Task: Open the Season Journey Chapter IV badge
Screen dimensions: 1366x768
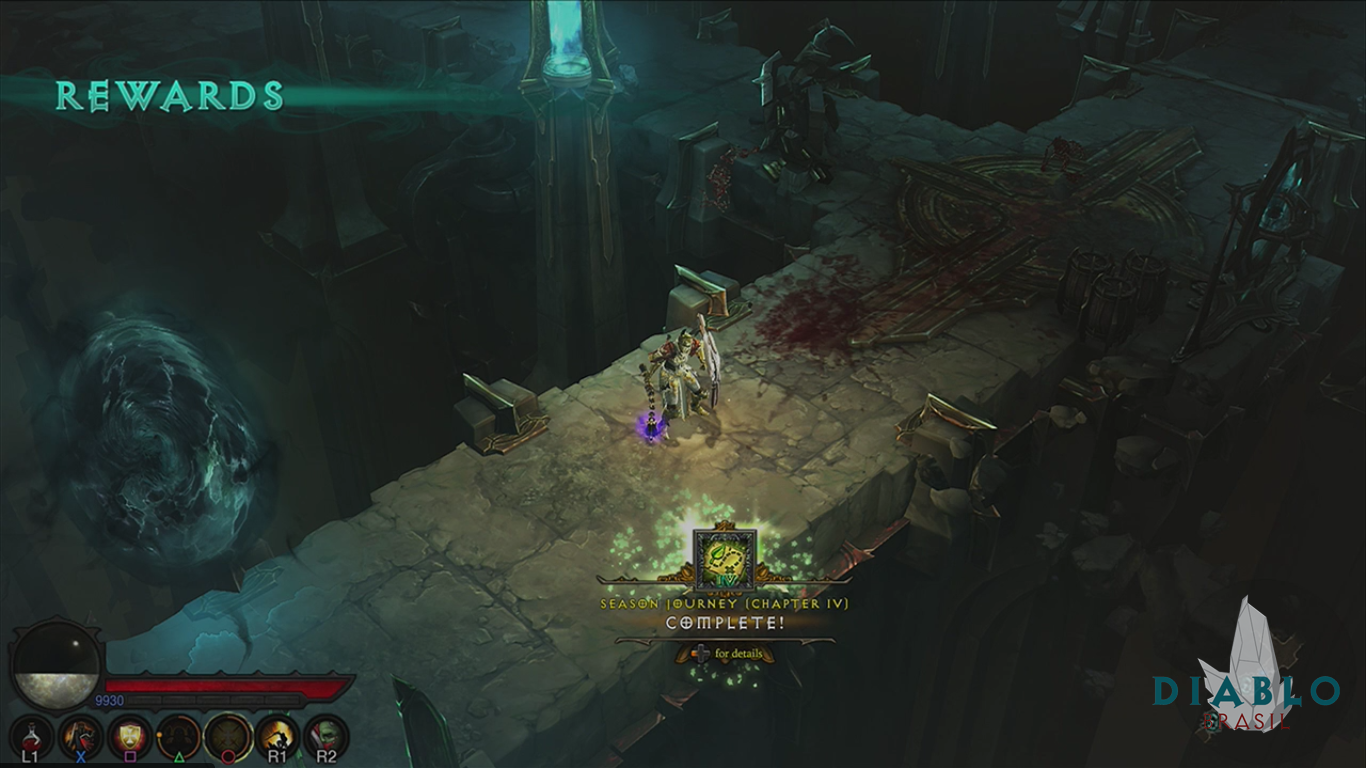Action: [x=725, y=557]
